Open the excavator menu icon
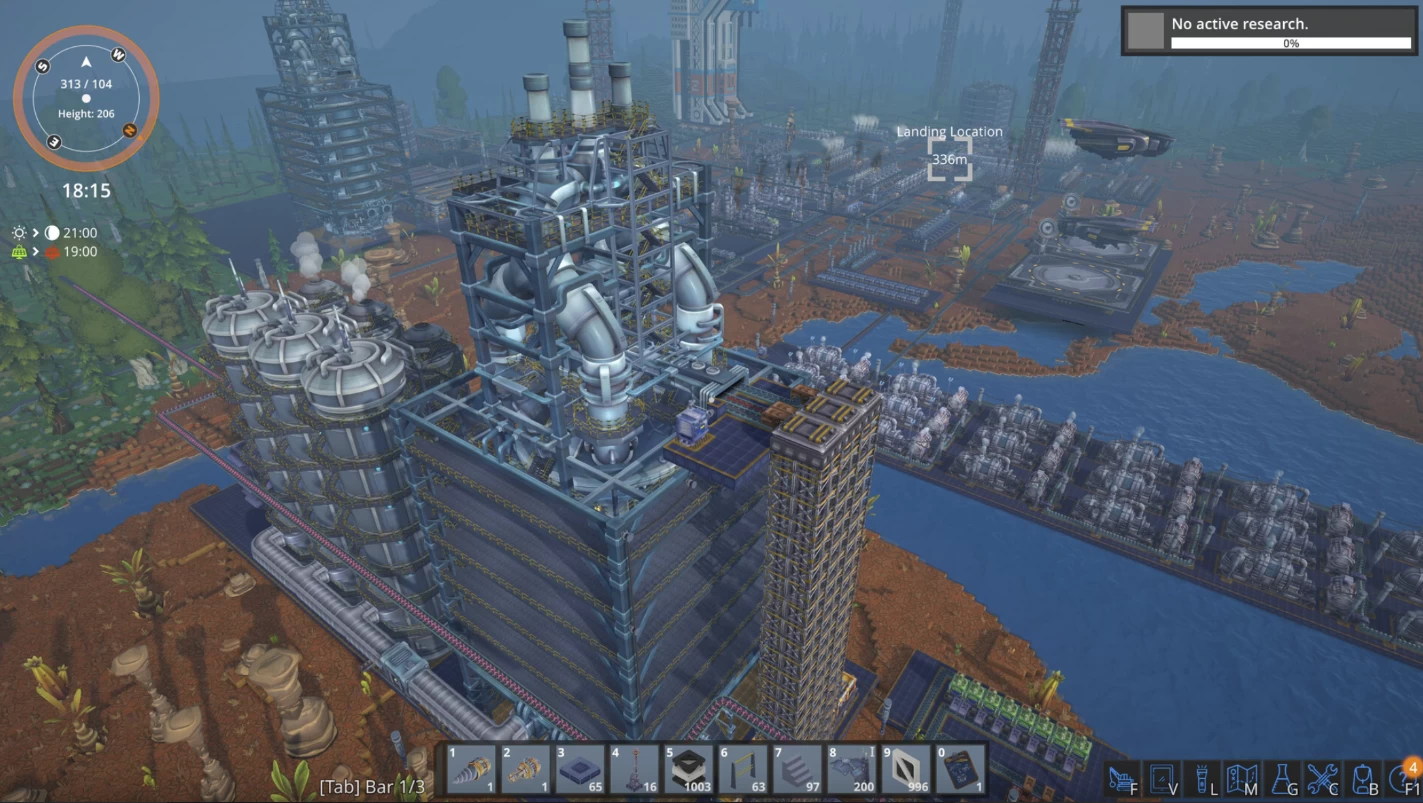Viewport: 1423px width, 803px height. point(1123,778)
